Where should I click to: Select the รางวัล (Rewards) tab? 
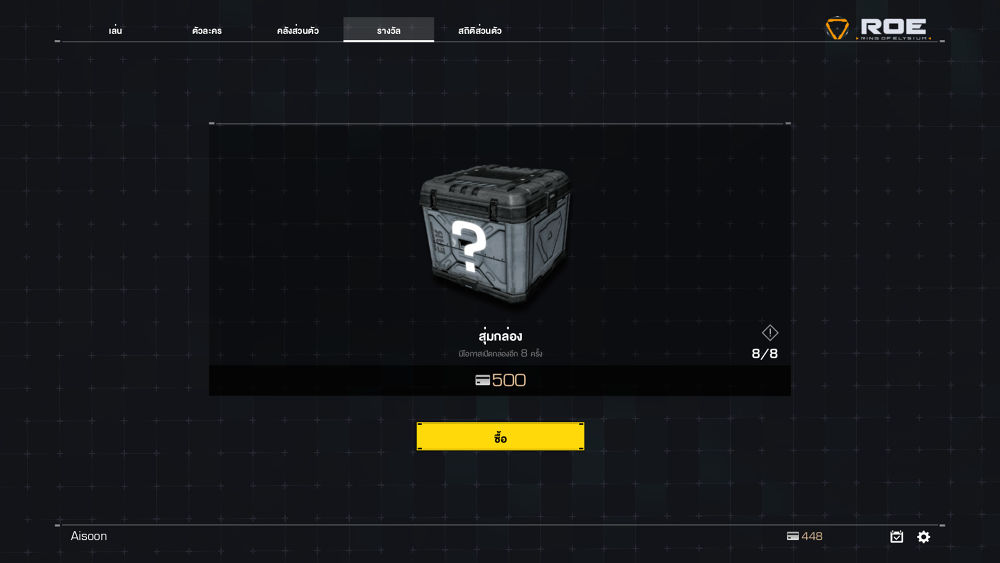(x=389, y=31)
